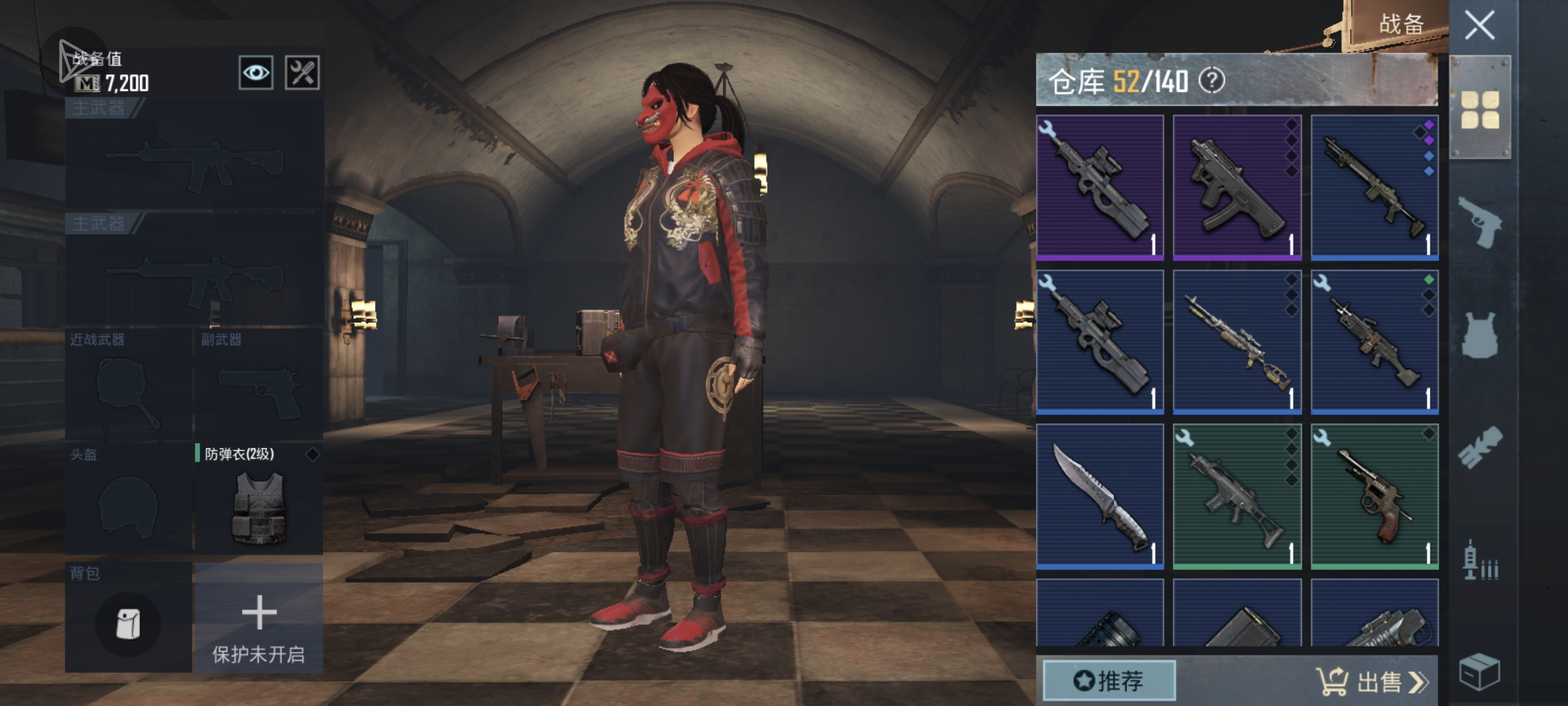Open the wrench-and-screwdriver tools button
Image resolution: width=1568 pixels, height=706 pixels.
(x=303, y=73)
